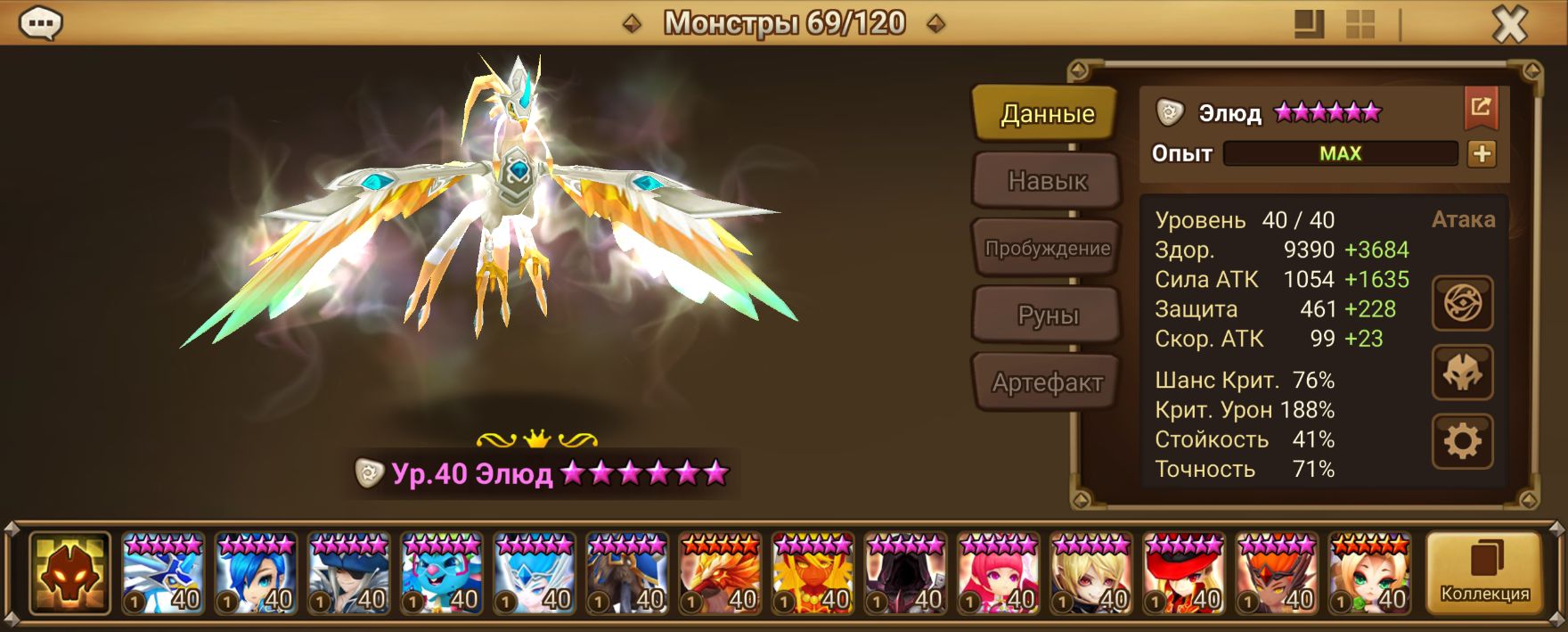Open the Навык tab

[x=1047, y=181]
